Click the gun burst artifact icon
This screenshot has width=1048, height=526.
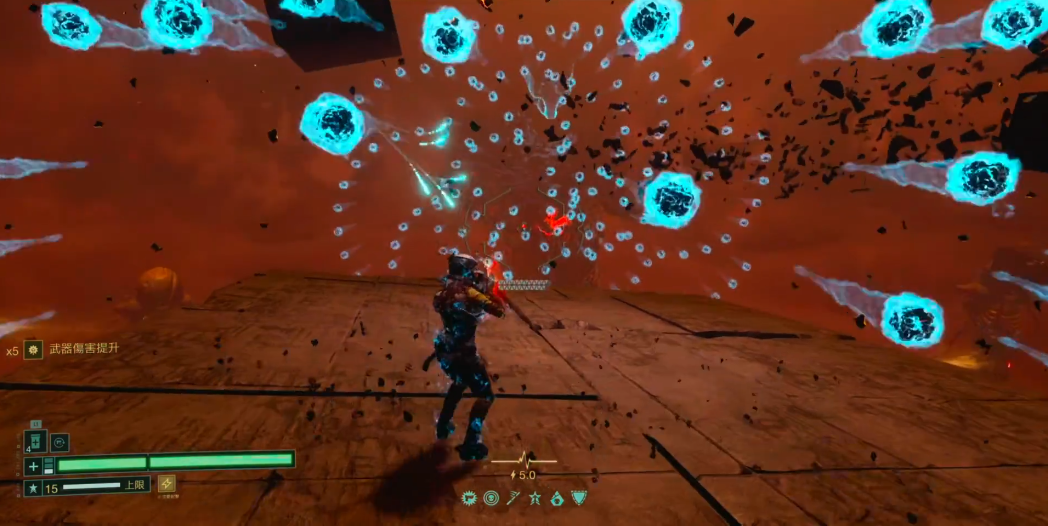click(x=468, y=498)
